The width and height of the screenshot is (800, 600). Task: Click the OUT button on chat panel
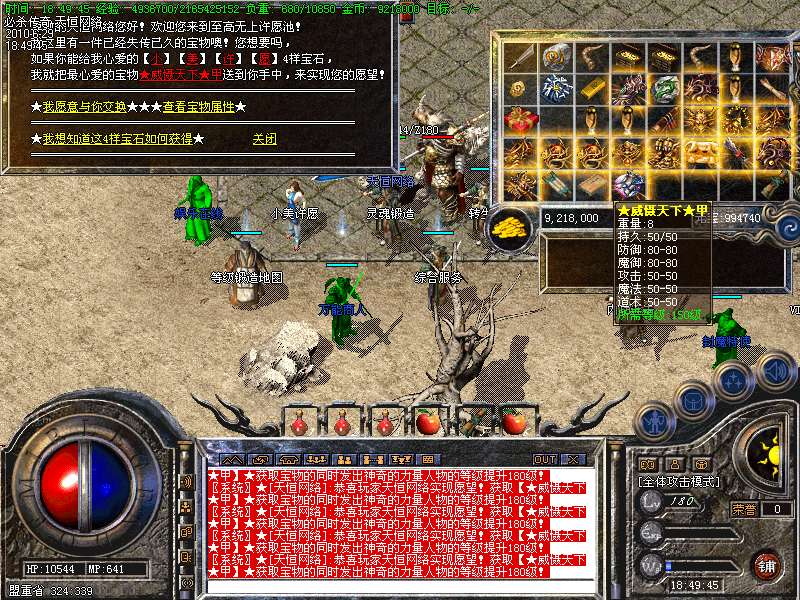click(x=545, y=459)
